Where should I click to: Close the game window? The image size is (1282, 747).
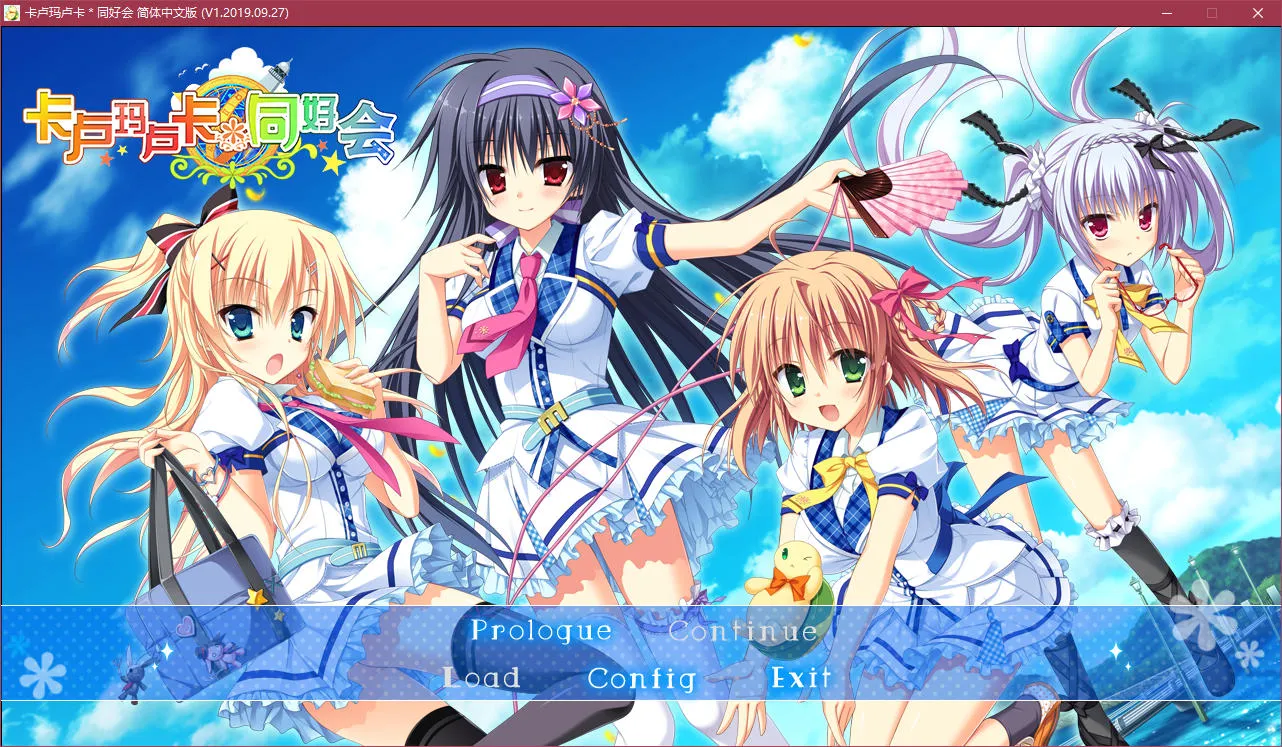pyautogui.click(x=1257, y=13)
